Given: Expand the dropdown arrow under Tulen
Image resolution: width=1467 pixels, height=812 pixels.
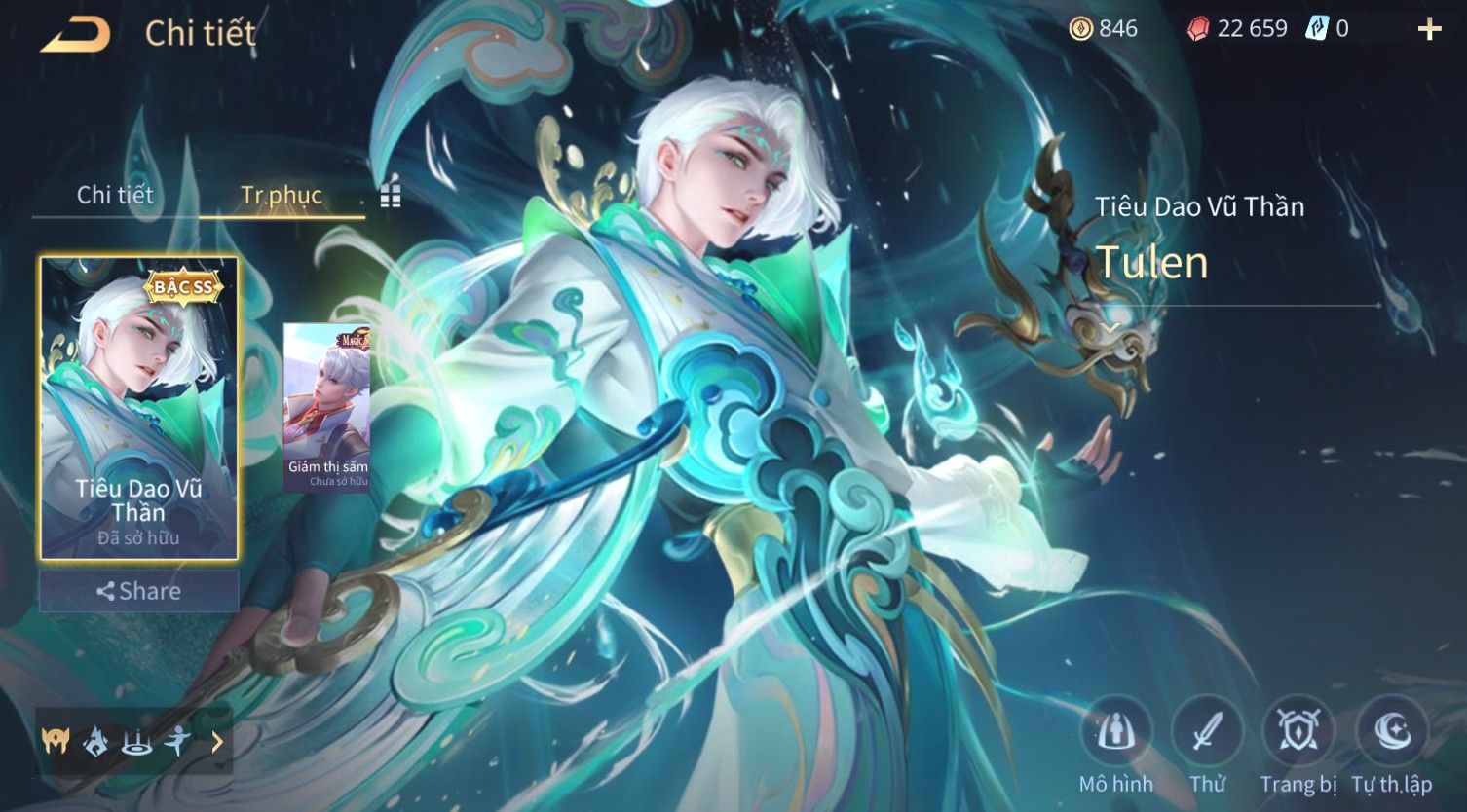Looking at the screenshot, I should coord(1111,327).
